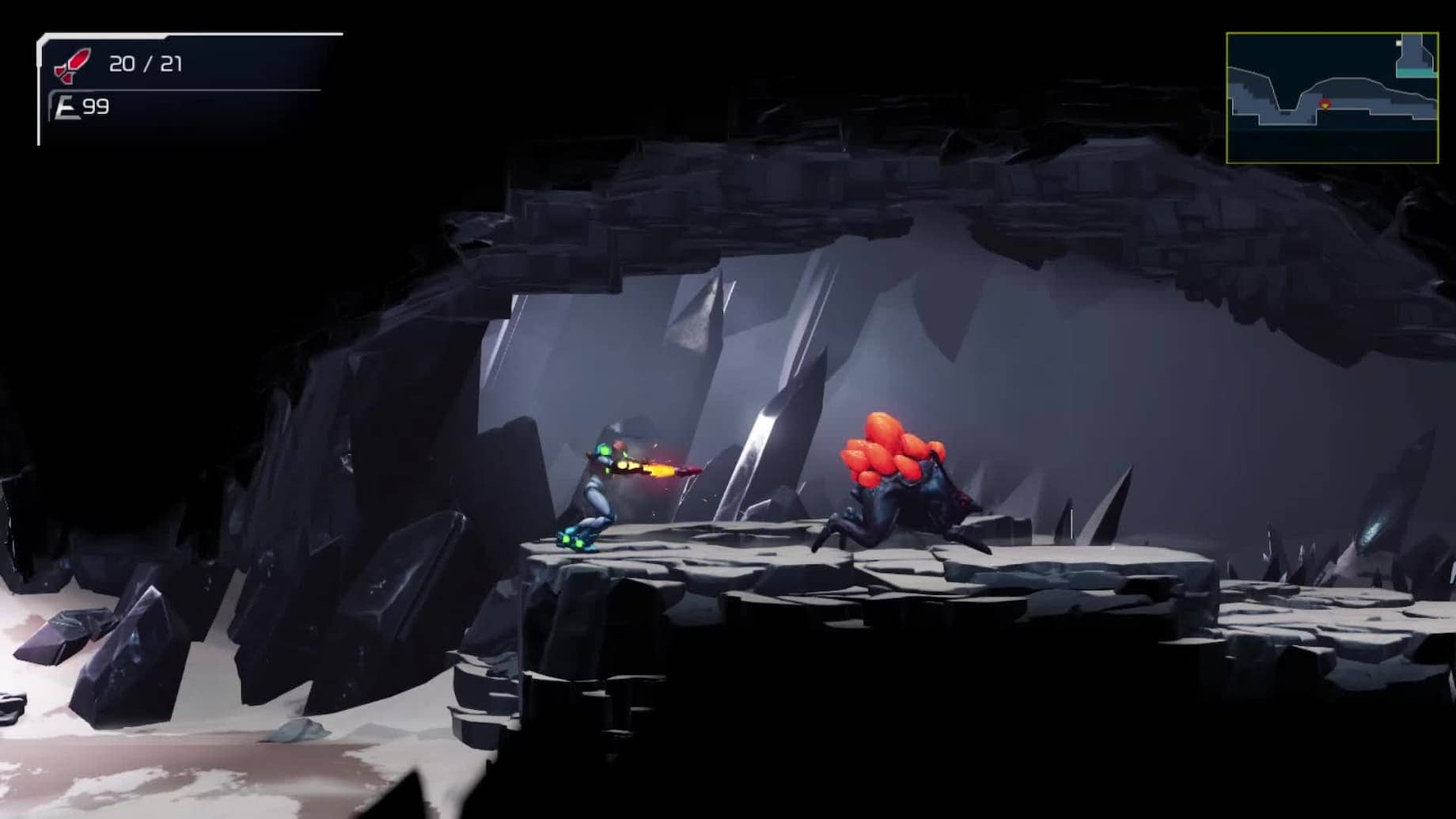Expand the teal water area on the minimap
Image resolution: width=1456 pixels, height=819 pixels.
1416,73
